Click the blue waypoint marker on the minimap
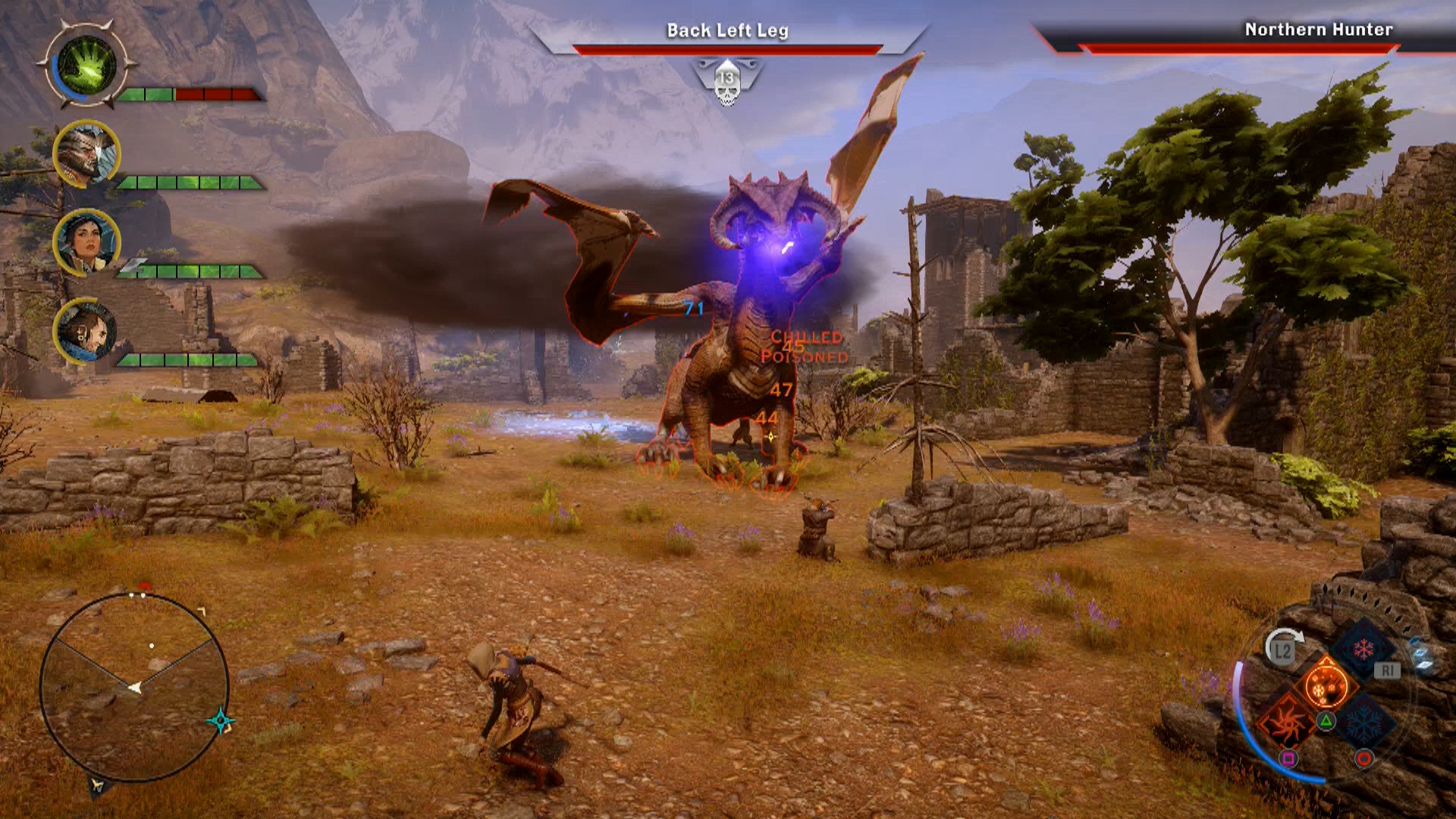 [221, 720]
